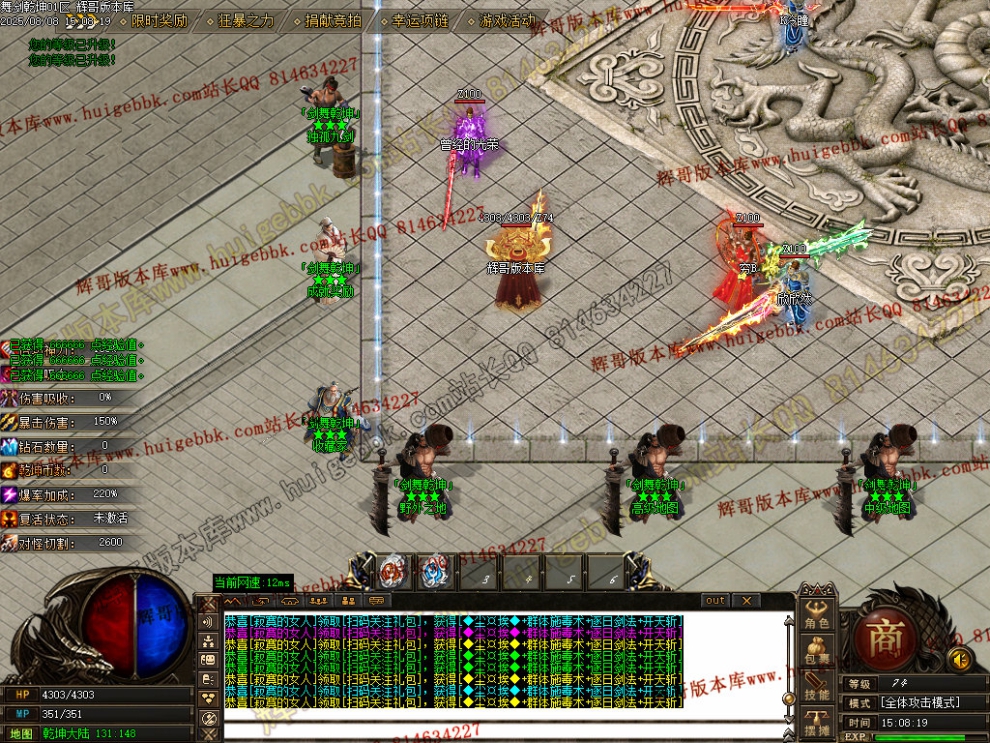
Task: Open the 限时奖励 limited-time rewards menu
Action: 158,20
